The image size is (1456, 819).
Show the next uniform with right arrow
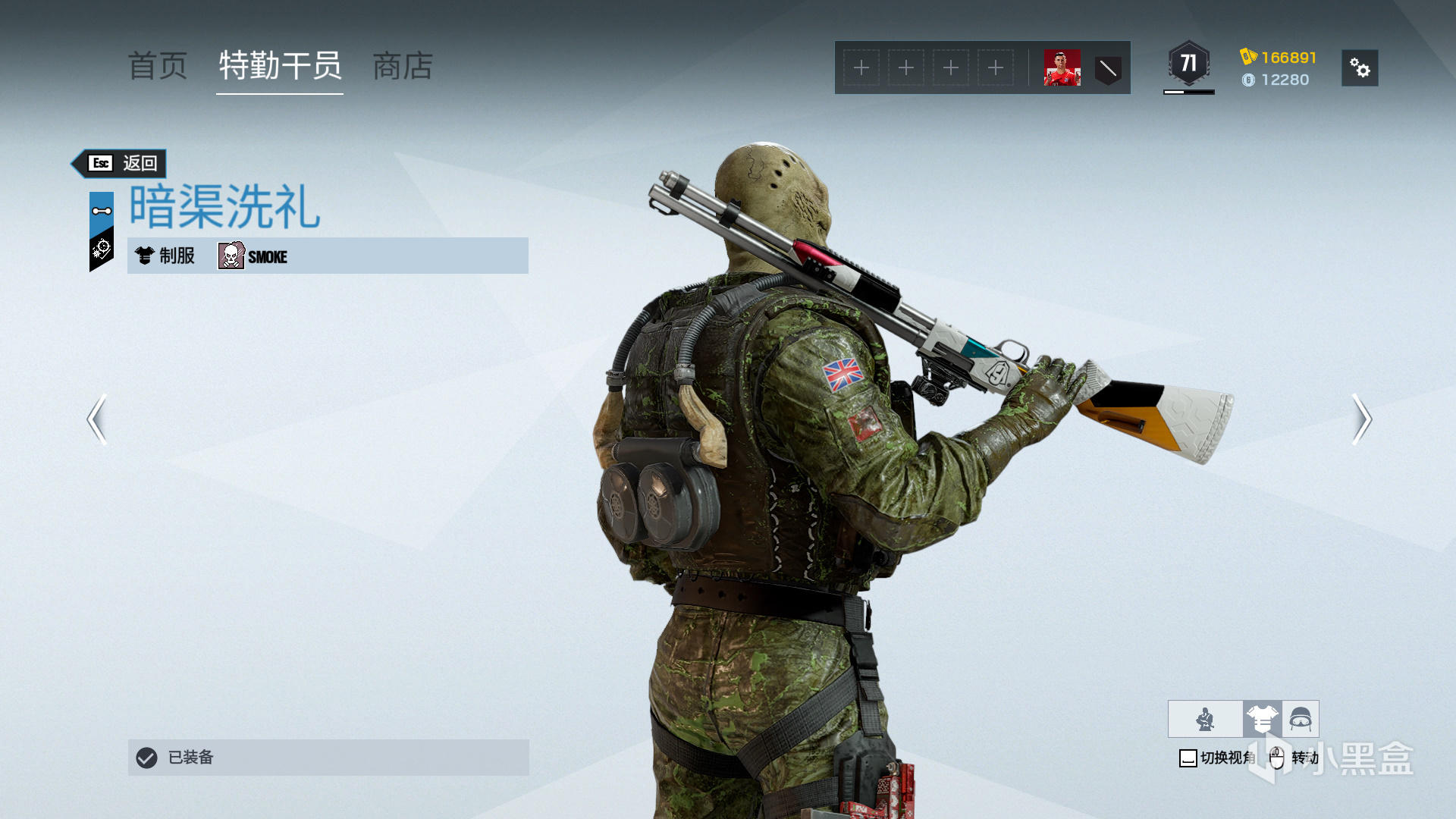[1361, 419]
